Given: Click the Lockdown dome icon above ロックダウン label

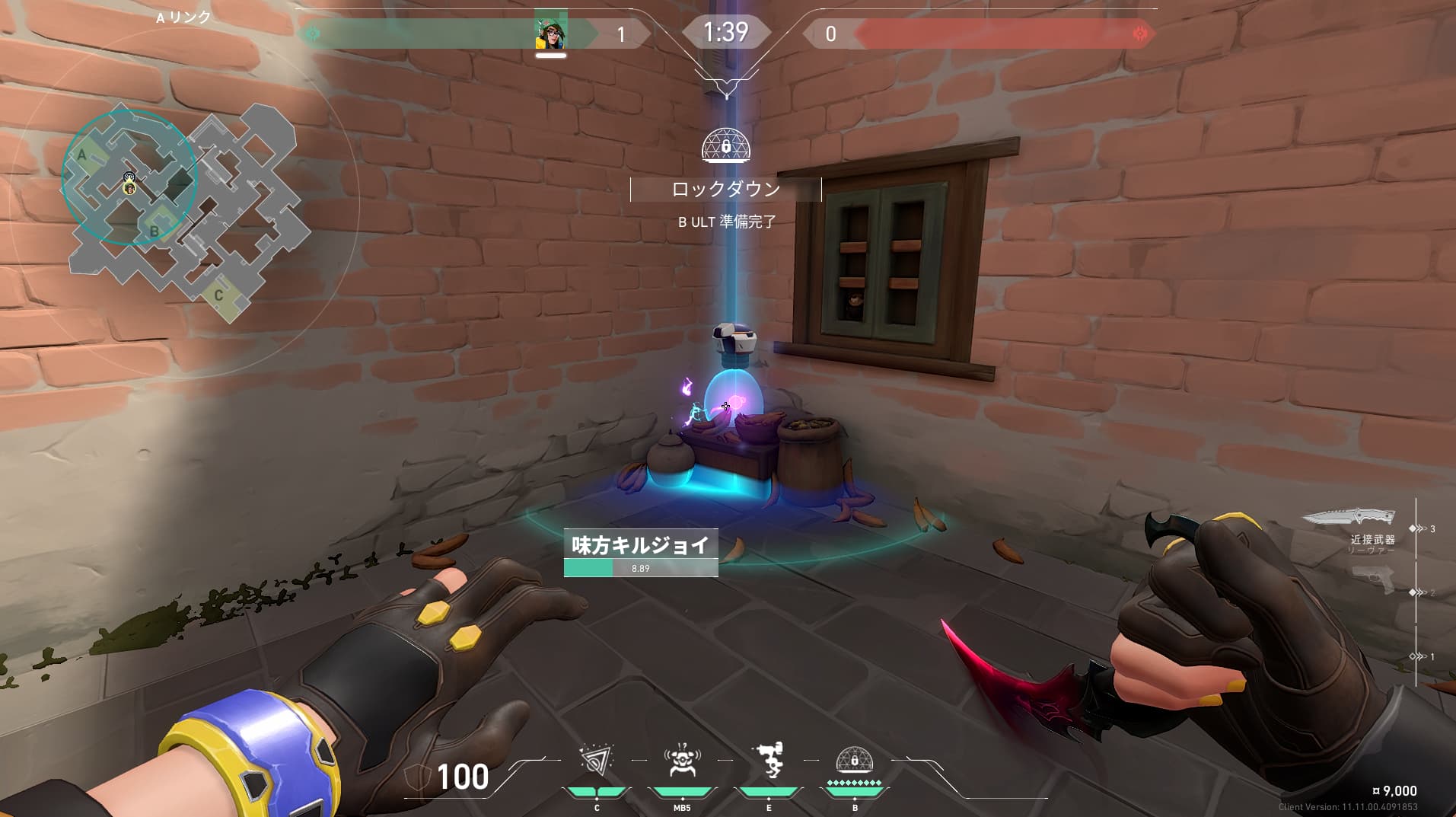Looking at the screenshot, I should tap(725, 145).
